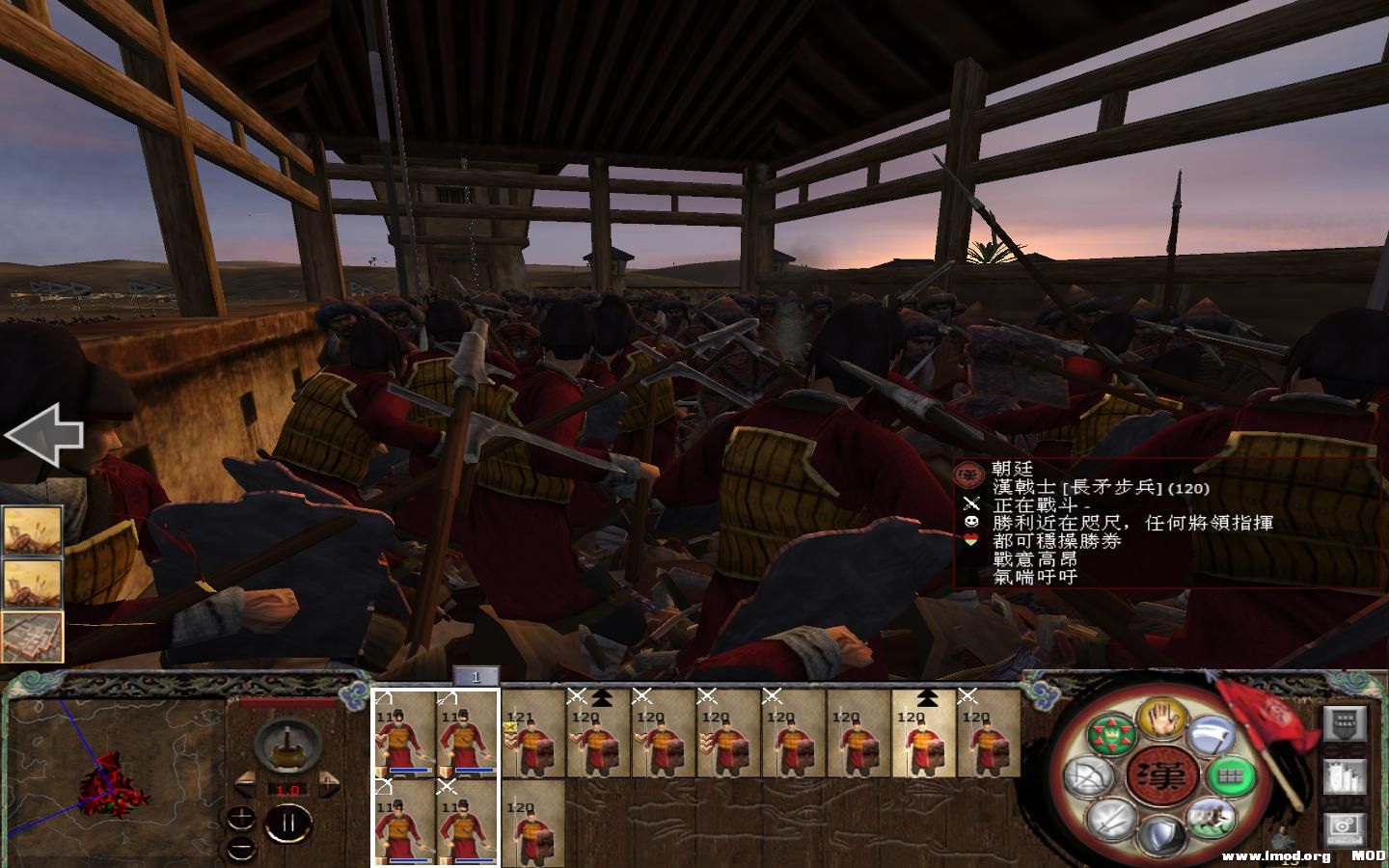Select the archer unit card with 110 men
This screenshot has height=868, width=1389.
pos(403,734)
